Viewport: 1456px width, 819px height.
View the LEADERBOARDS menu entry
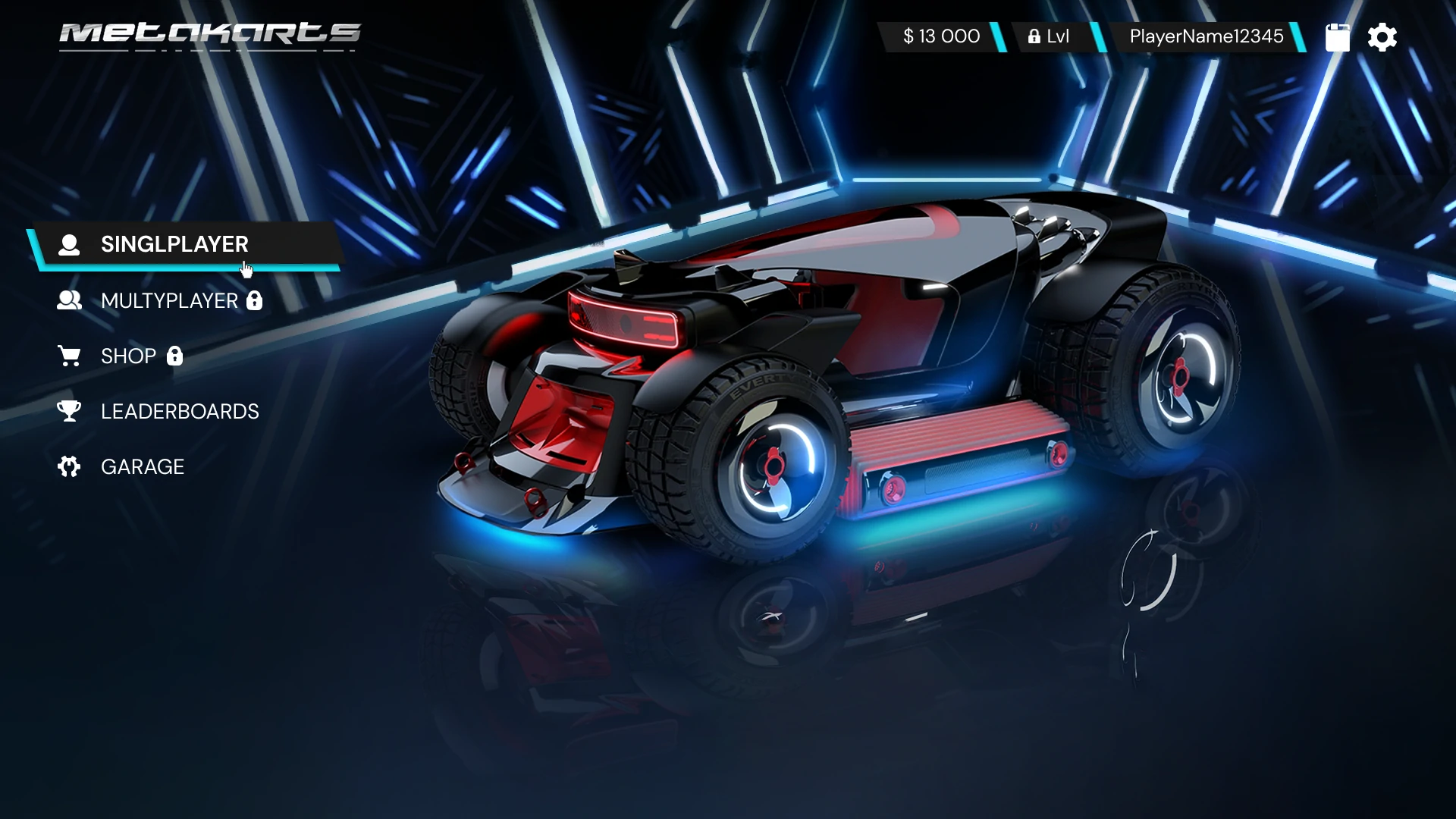click(x=180, y=412)
